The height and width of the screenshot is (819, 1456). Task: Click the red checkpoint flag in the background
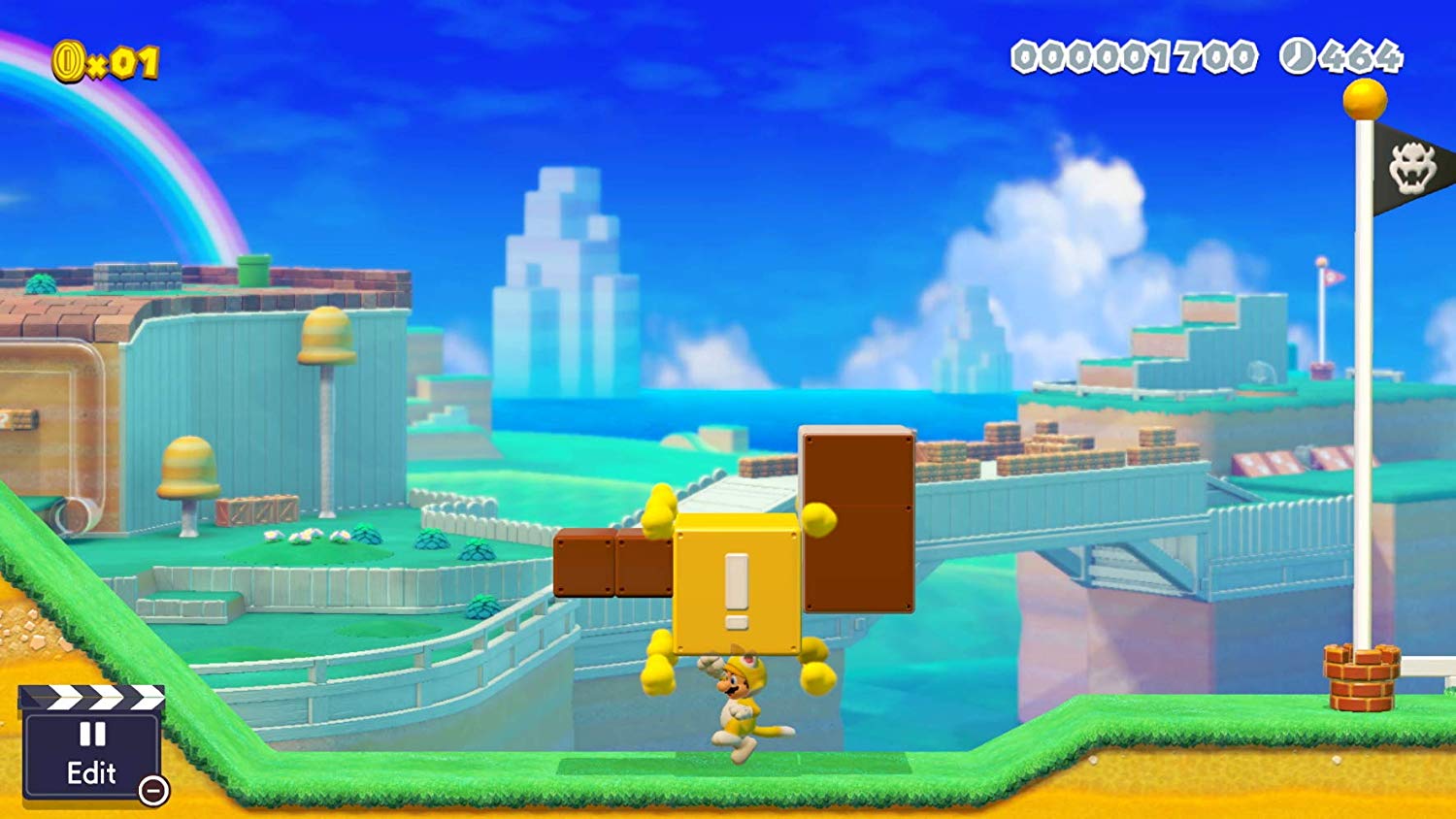[x=1332, y=278]
